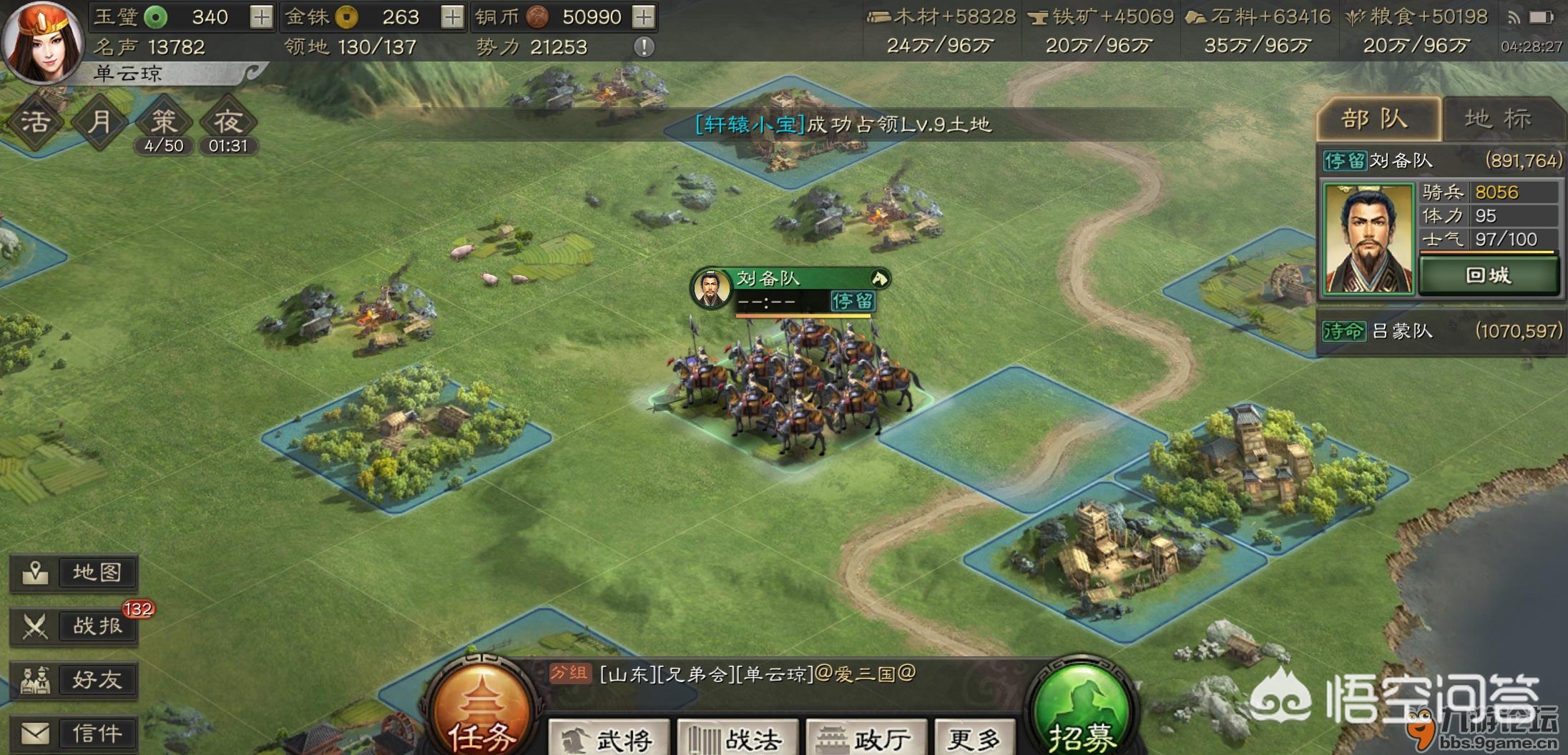Open the 地图 map button
The image size is (1568, 755).
[74, 573]
